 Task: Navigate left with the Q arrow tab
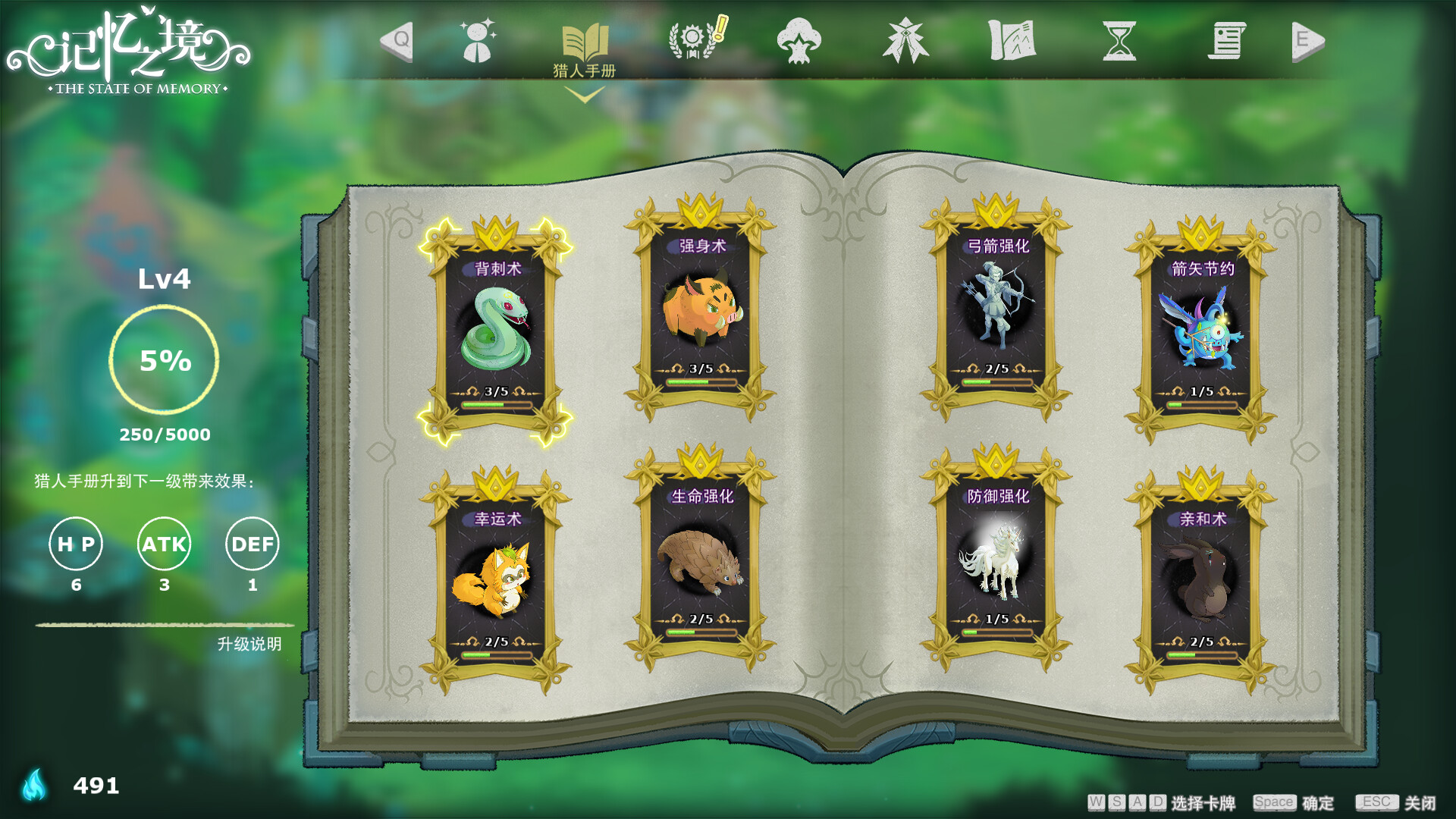(x=397, y=42)
